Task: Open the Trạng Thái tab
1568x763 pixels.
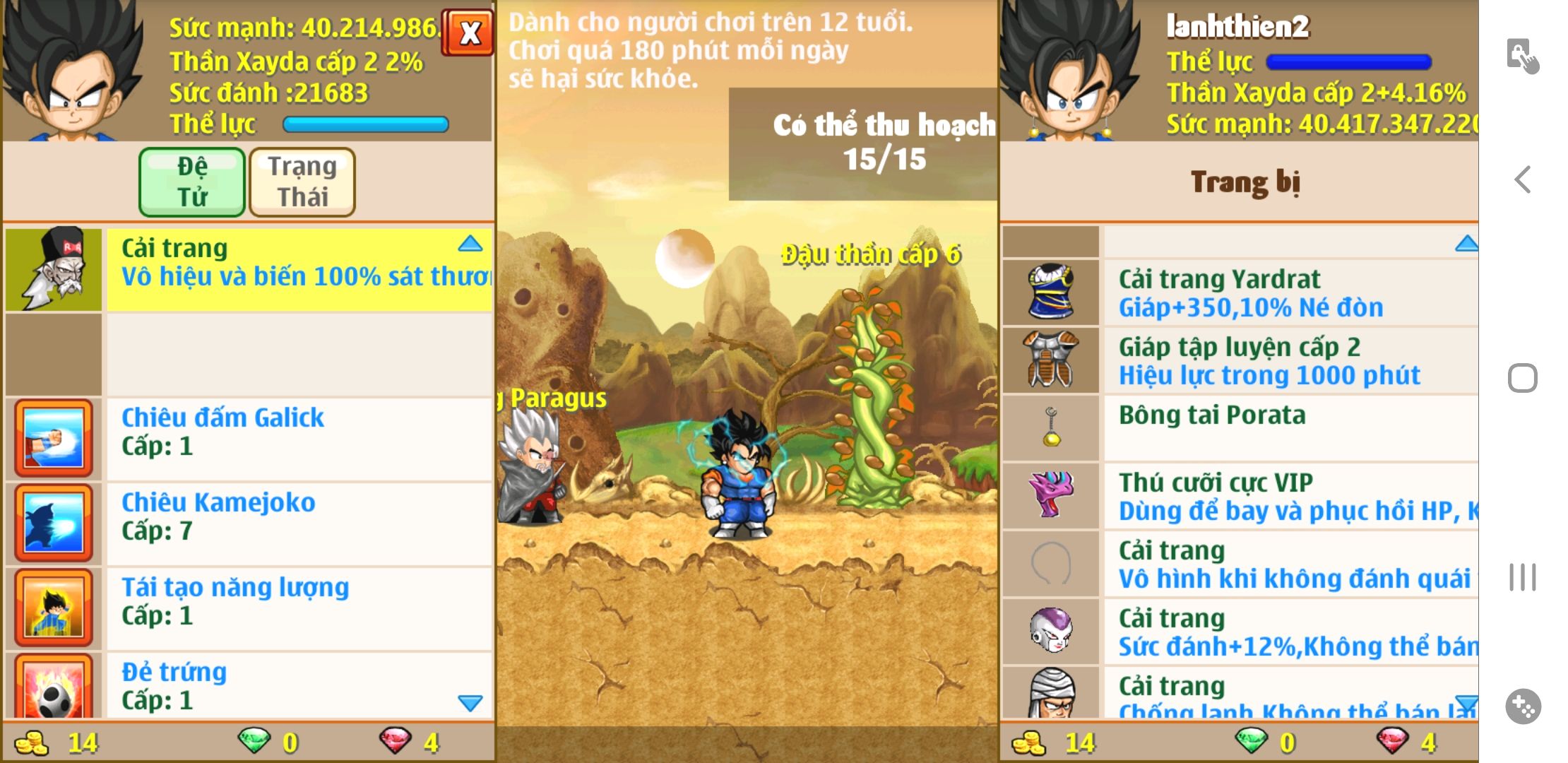Action: [x=302, y=182]
